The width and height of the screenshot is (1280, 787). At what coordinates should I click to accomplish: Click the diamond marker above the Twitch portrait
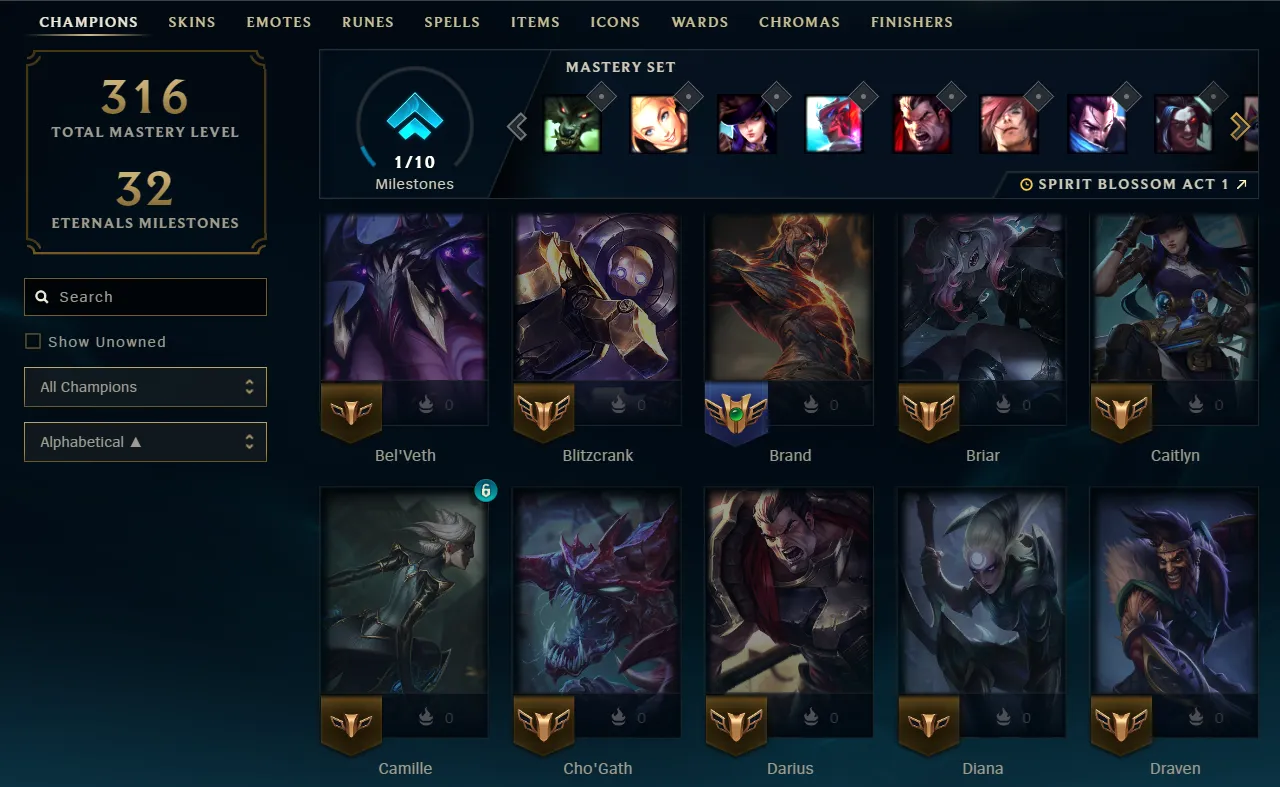[602, 96]
